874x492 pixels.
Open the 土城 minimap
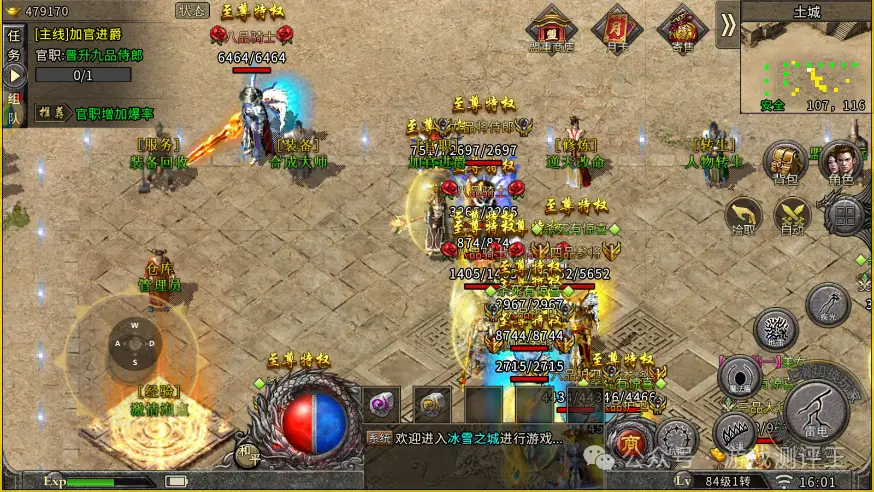coord(806,62)
